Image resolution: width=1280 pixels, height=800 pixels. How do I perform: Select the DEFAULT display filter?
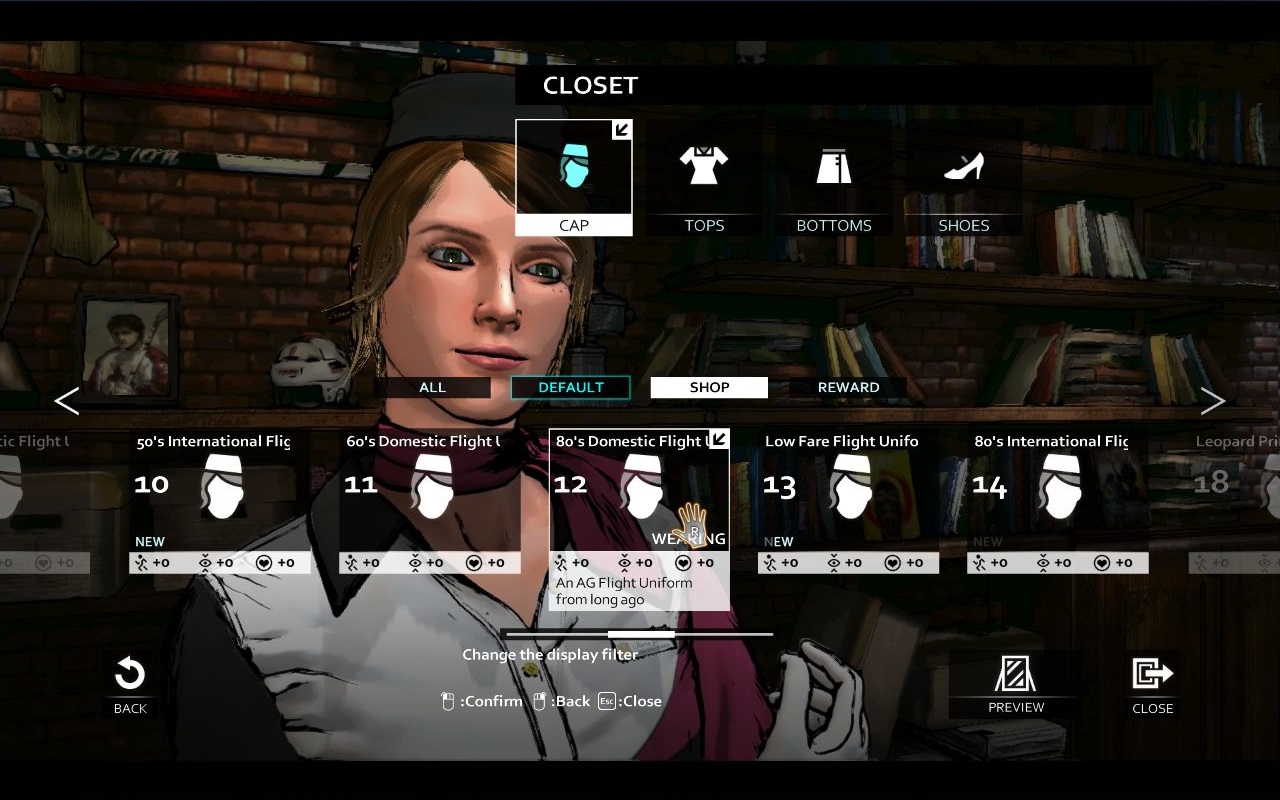tap(570, 387)
